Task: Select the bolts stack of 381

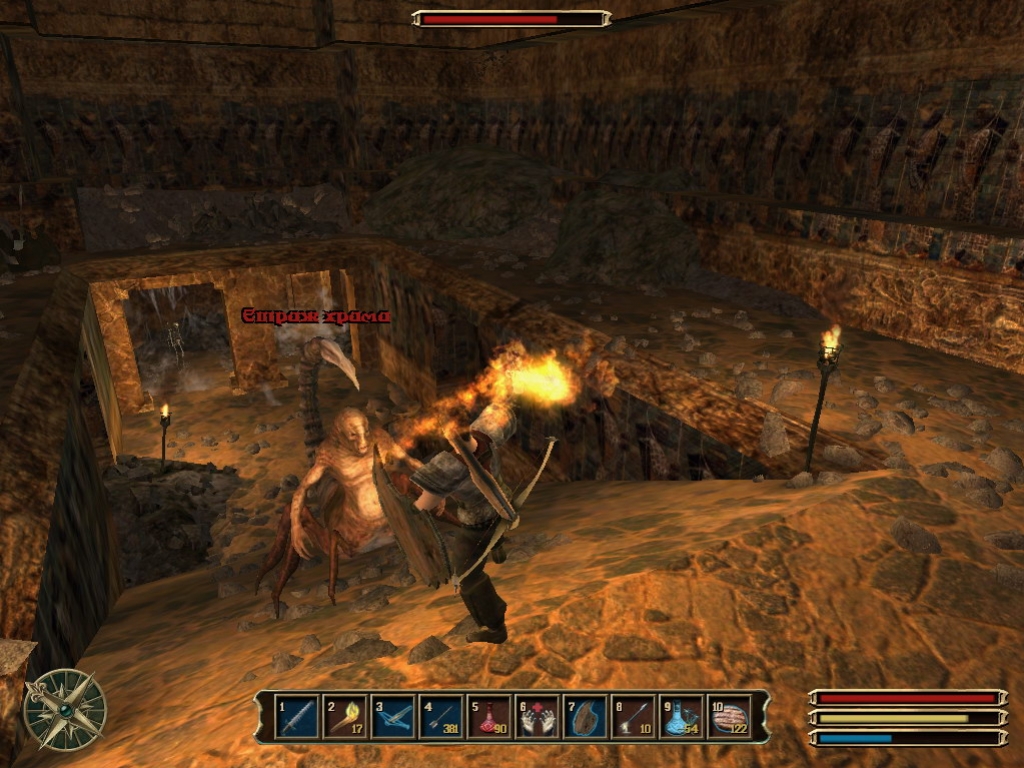Action: tap(440, 717)
